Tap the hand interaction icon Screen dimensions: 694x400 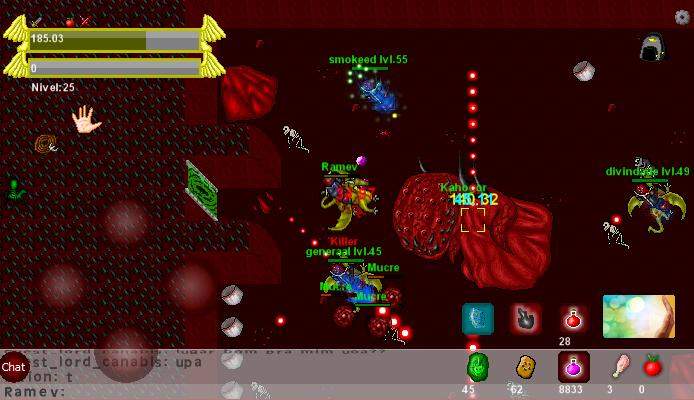[x=86, y=122]
